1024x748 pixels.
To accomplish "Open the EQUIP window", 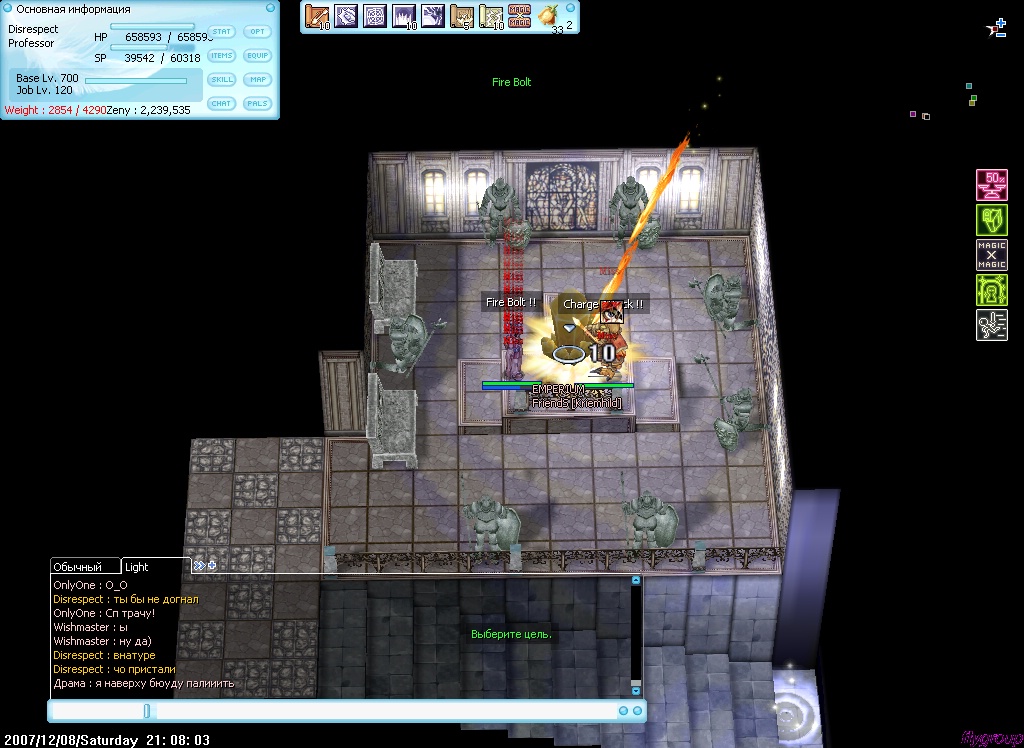I will 258,56.
